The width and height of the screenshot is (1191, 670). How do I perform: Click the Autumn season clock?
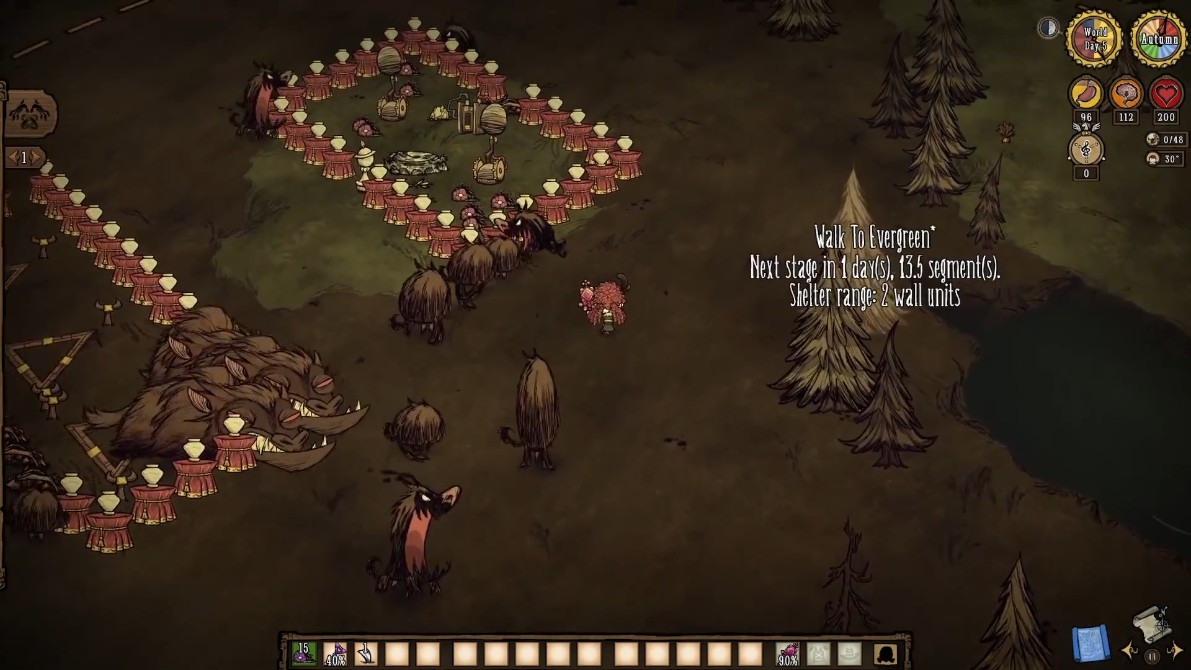pyautogui.click(x=1159, y=39)
